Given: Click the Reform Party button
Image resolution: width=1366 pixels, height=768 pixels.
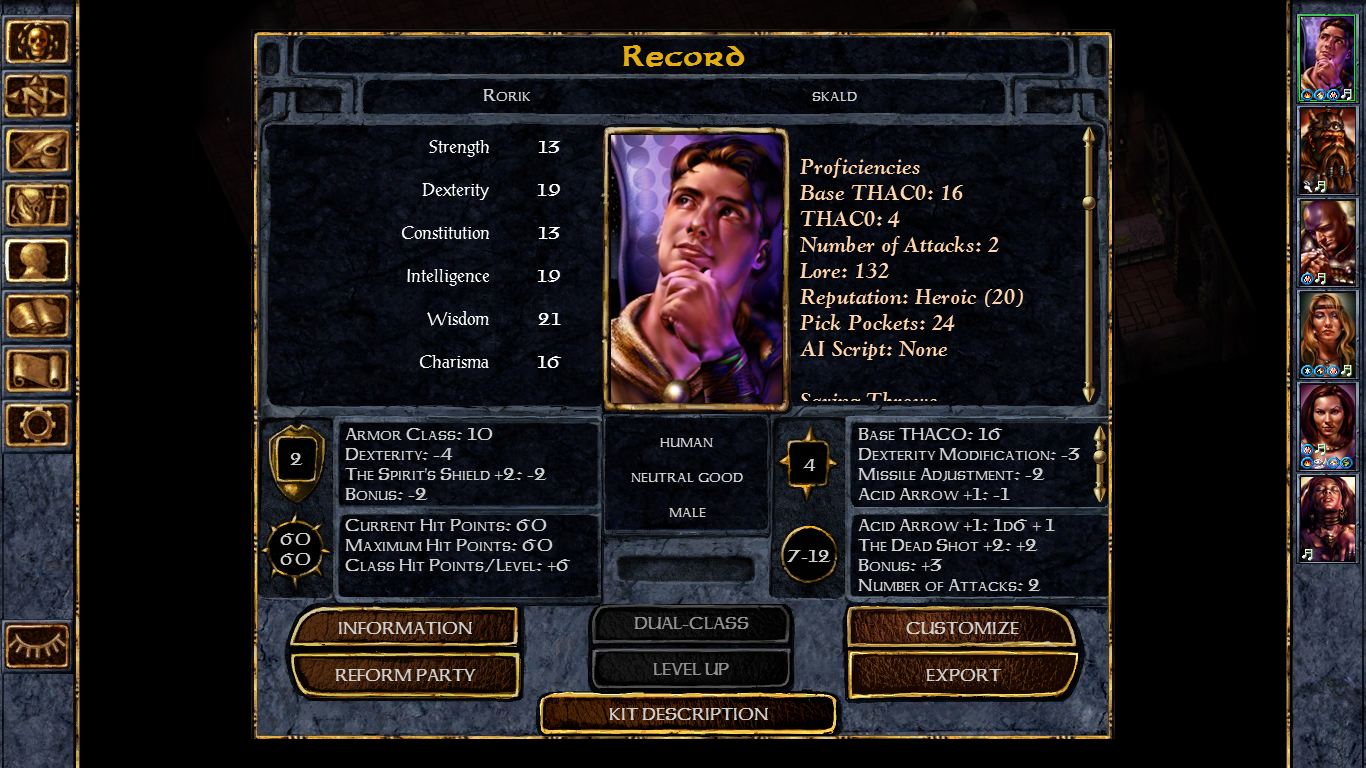Looking at the screenshot, I should 404,675.
